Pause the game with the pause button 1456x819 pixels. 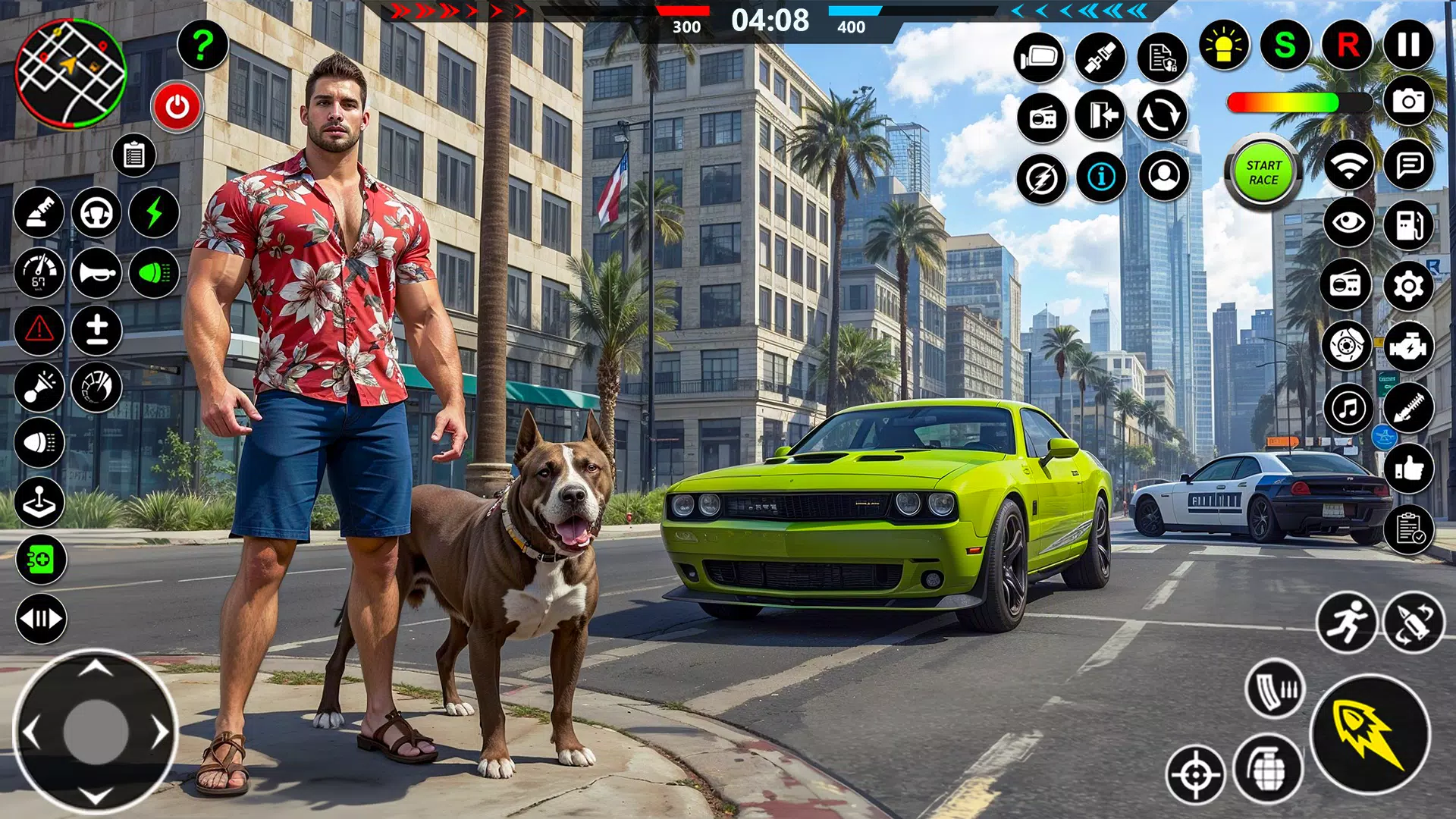tap(1409, 45)
